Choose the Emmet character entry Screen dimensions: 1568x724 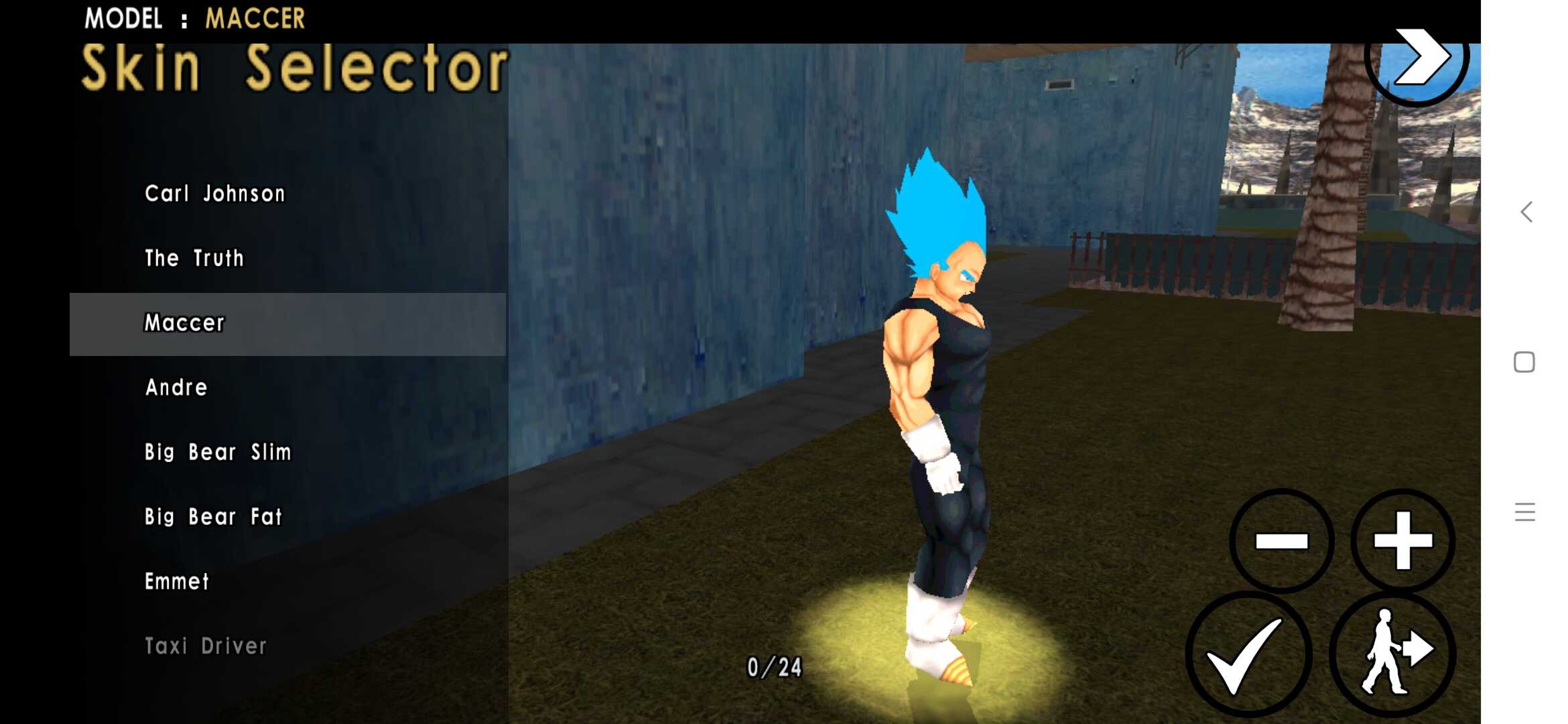tap(177, 582)
